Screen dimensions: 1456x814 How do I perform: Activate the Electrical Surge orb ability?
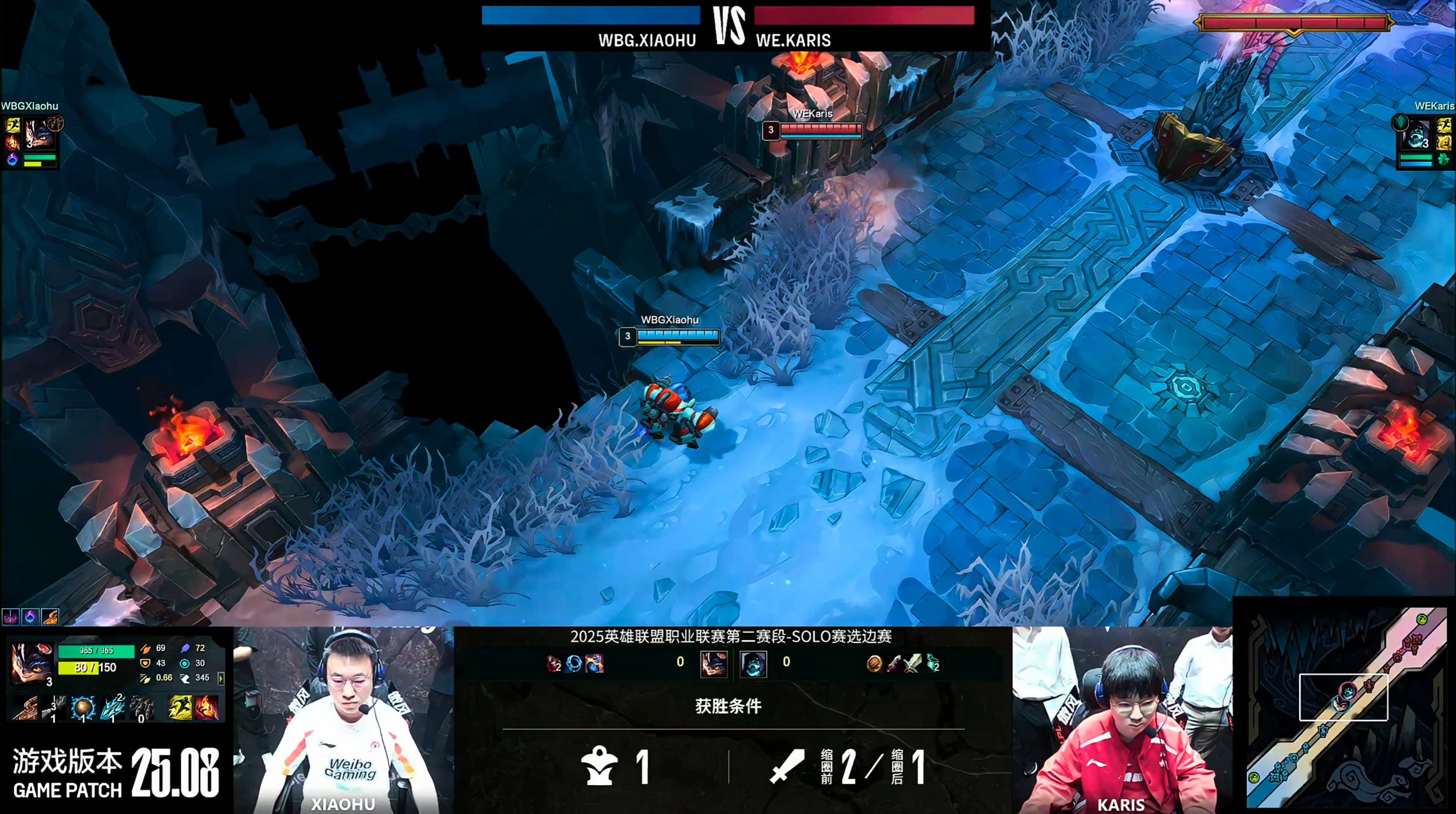click(x=83, y=708)
